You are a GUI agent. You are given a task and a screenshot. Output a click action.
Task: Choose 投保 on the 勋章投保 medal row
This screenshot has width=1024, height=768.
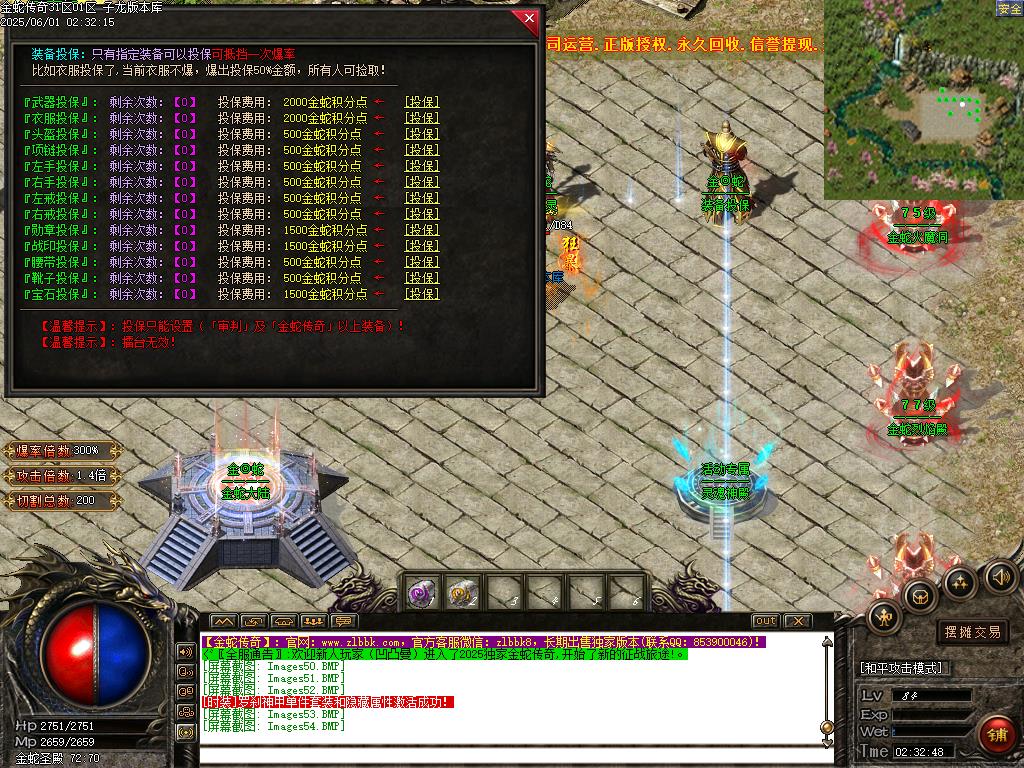tap(421, 230)
